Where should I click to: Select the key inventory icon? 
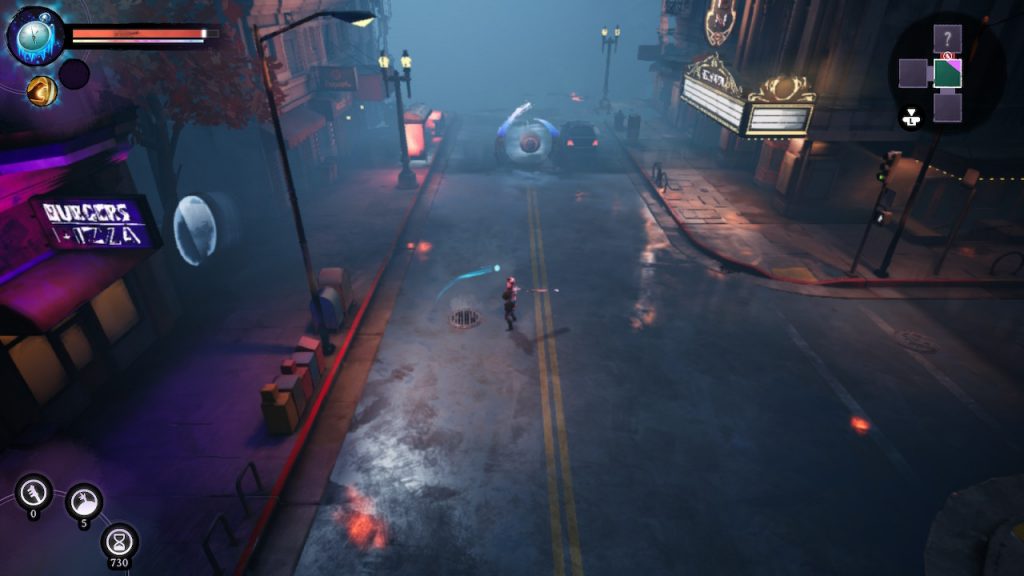34,492
